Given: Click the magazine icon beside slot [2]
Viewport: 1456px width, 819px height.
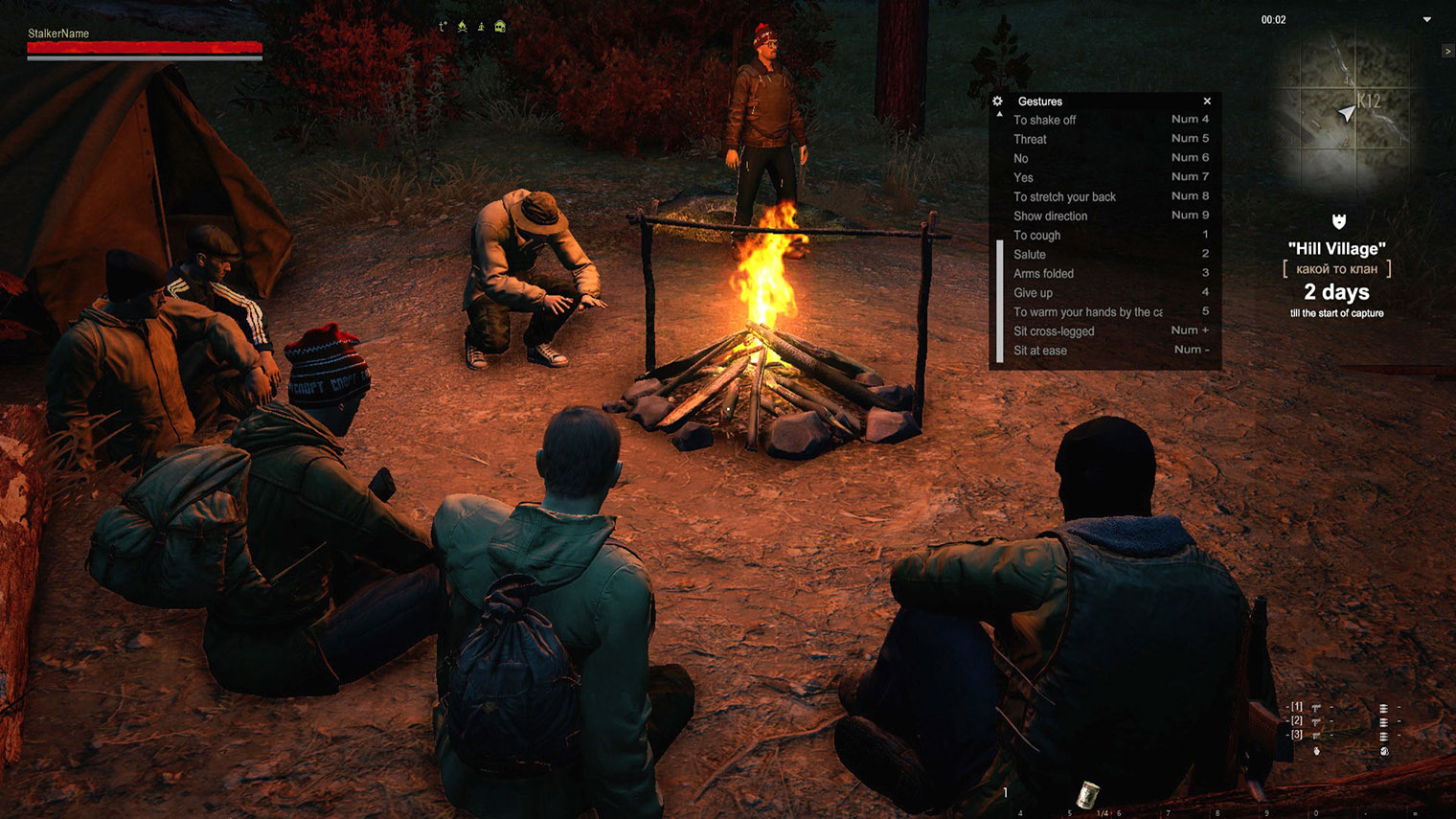Looking at the screenshot, I should pos(1383,722).
